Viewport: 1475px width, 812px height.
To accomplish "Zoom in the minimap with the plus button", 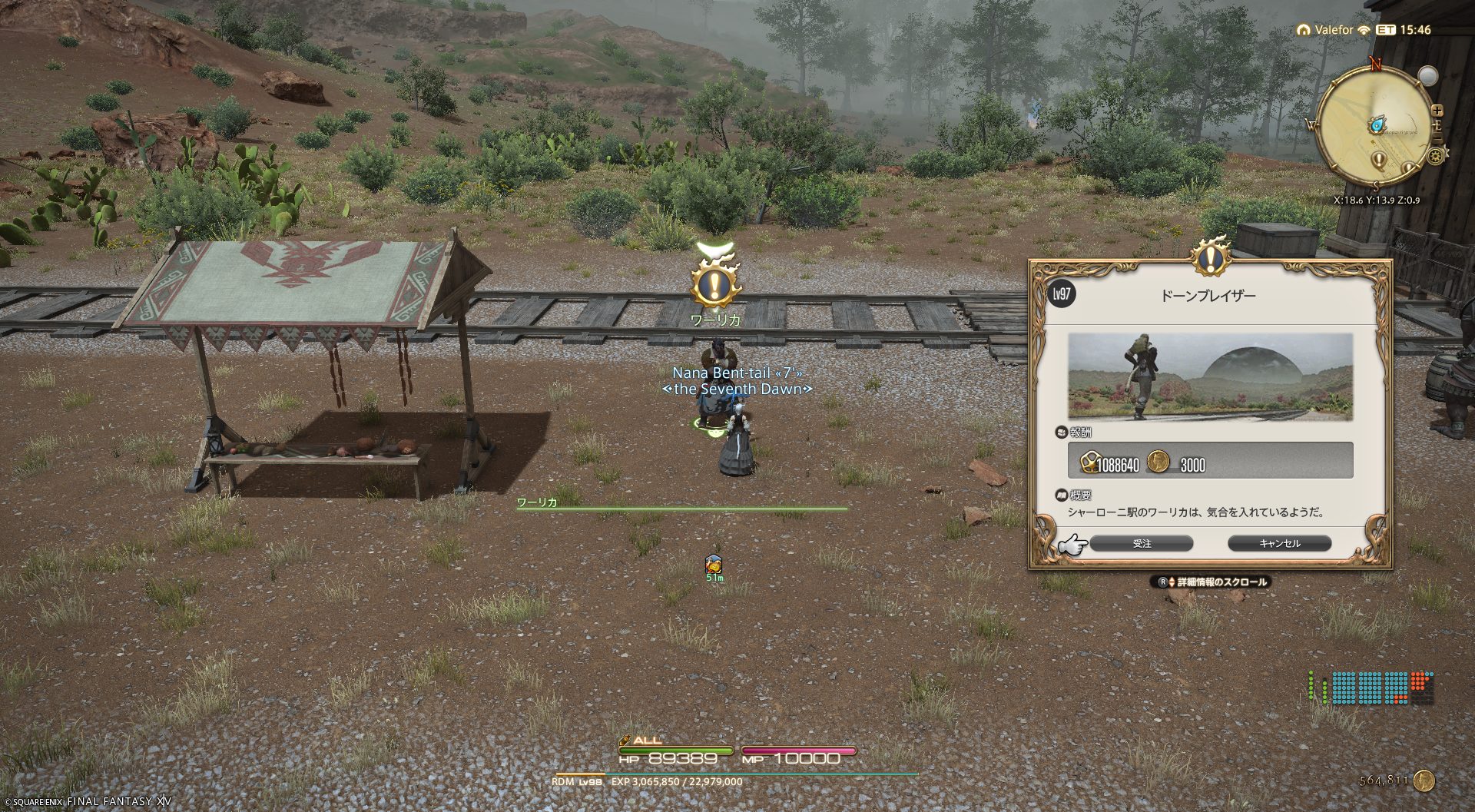I will point(1437,111).
